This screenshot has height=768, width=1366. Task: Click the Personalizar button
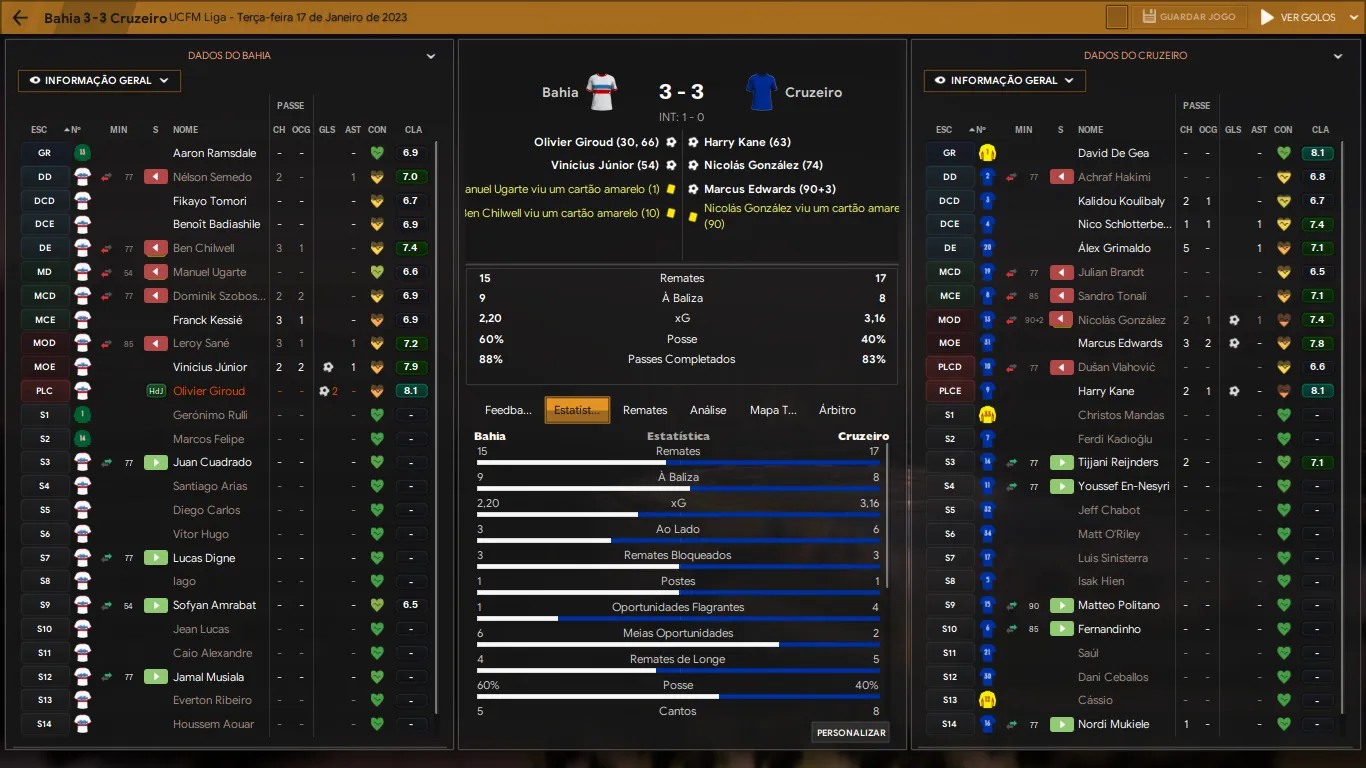(851, 733)
